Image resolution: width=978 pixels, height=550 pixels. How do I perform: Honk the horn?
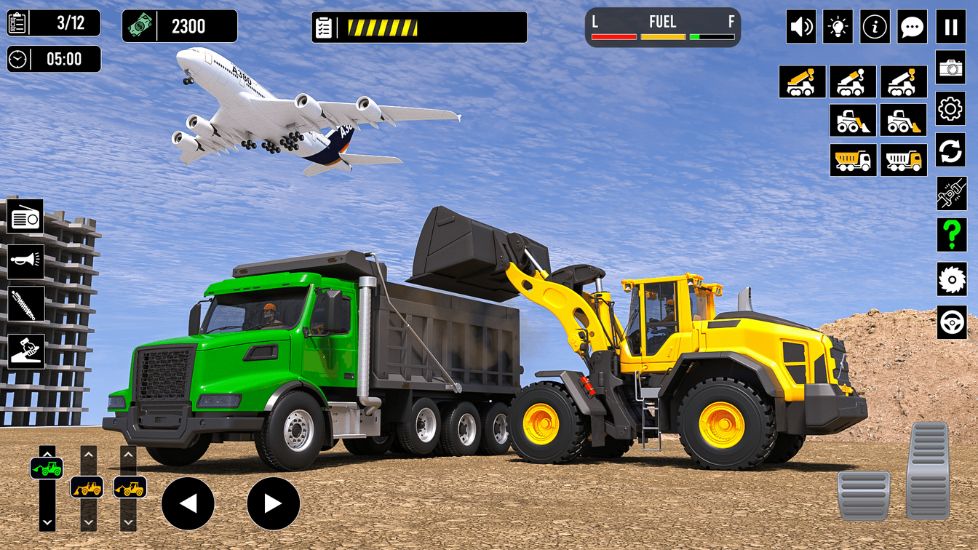(26, 260)
